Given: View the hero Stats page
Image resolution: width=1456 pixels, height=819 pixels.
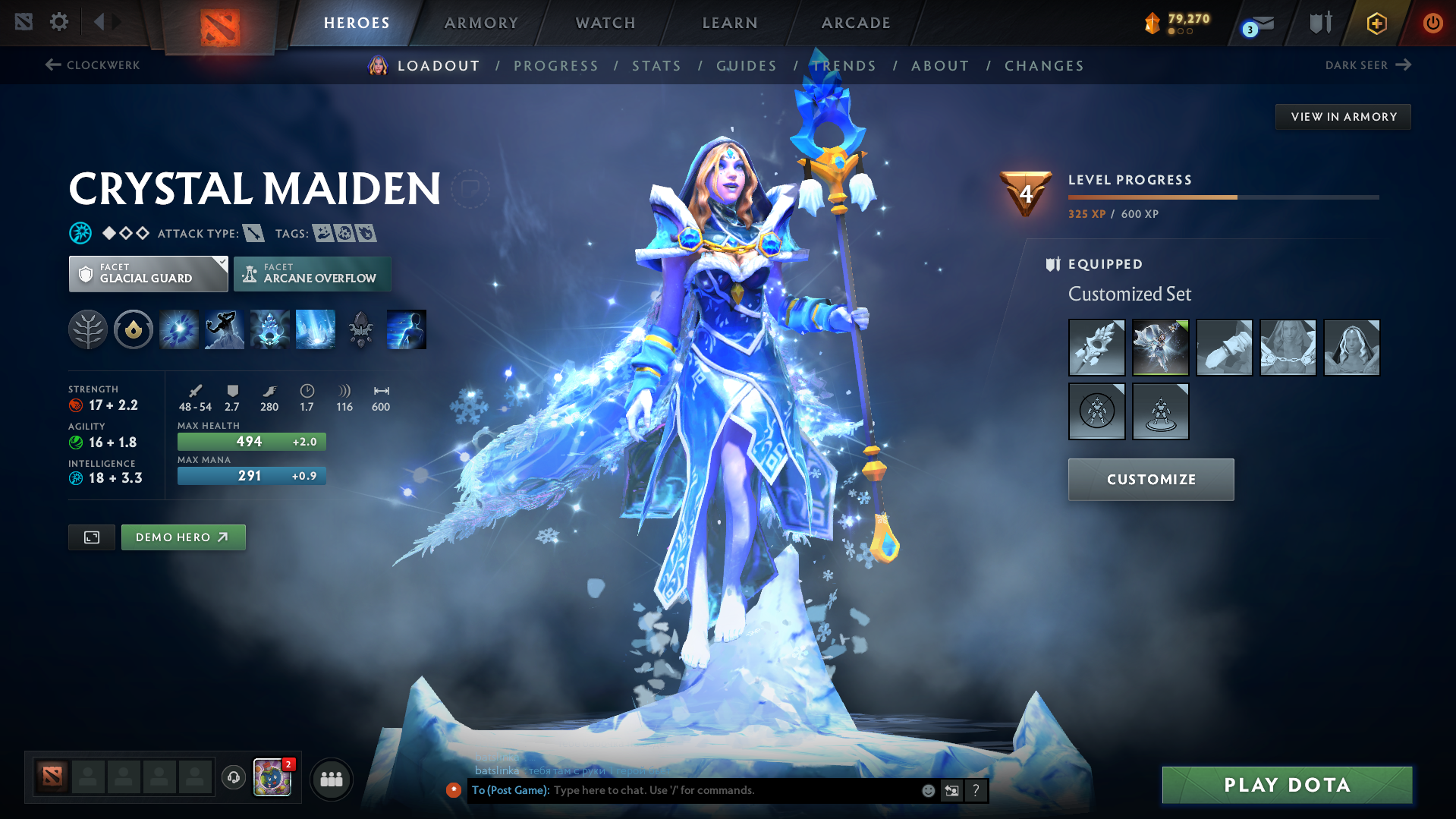Looking at the screenshot, I should [657, 66].
